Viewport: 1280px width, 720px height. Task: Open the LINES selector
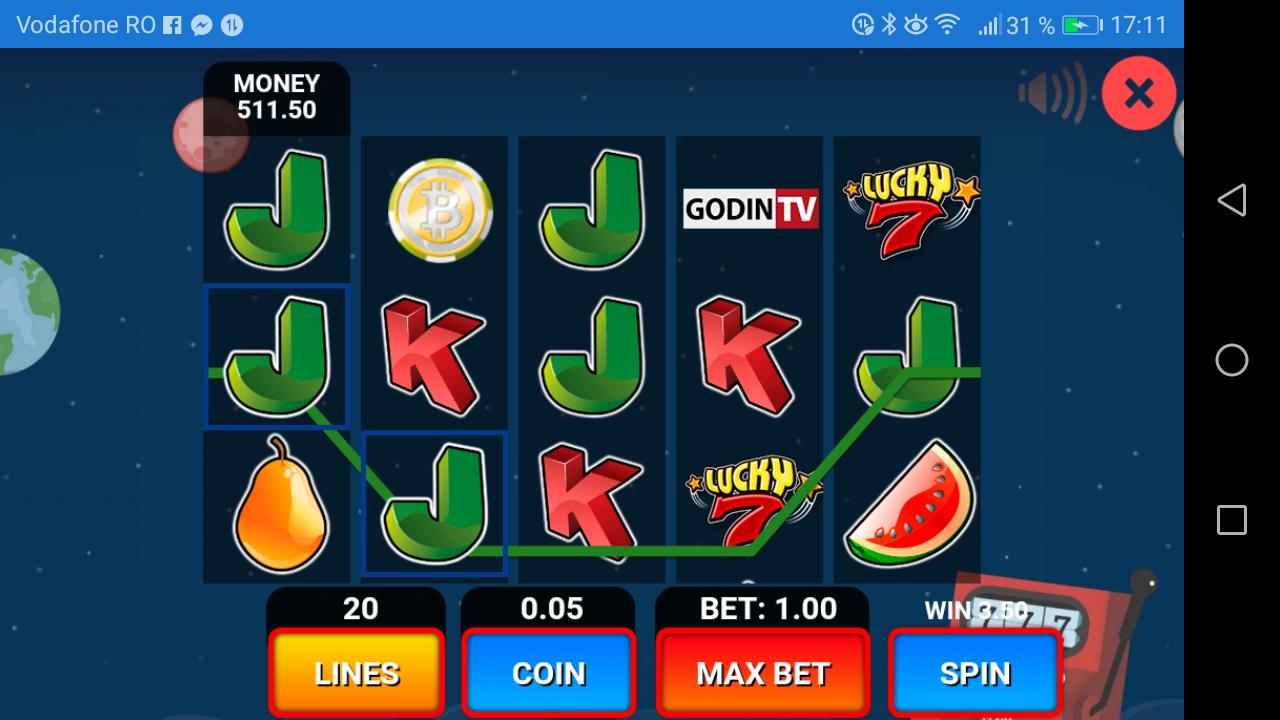[x=355, y=673]
